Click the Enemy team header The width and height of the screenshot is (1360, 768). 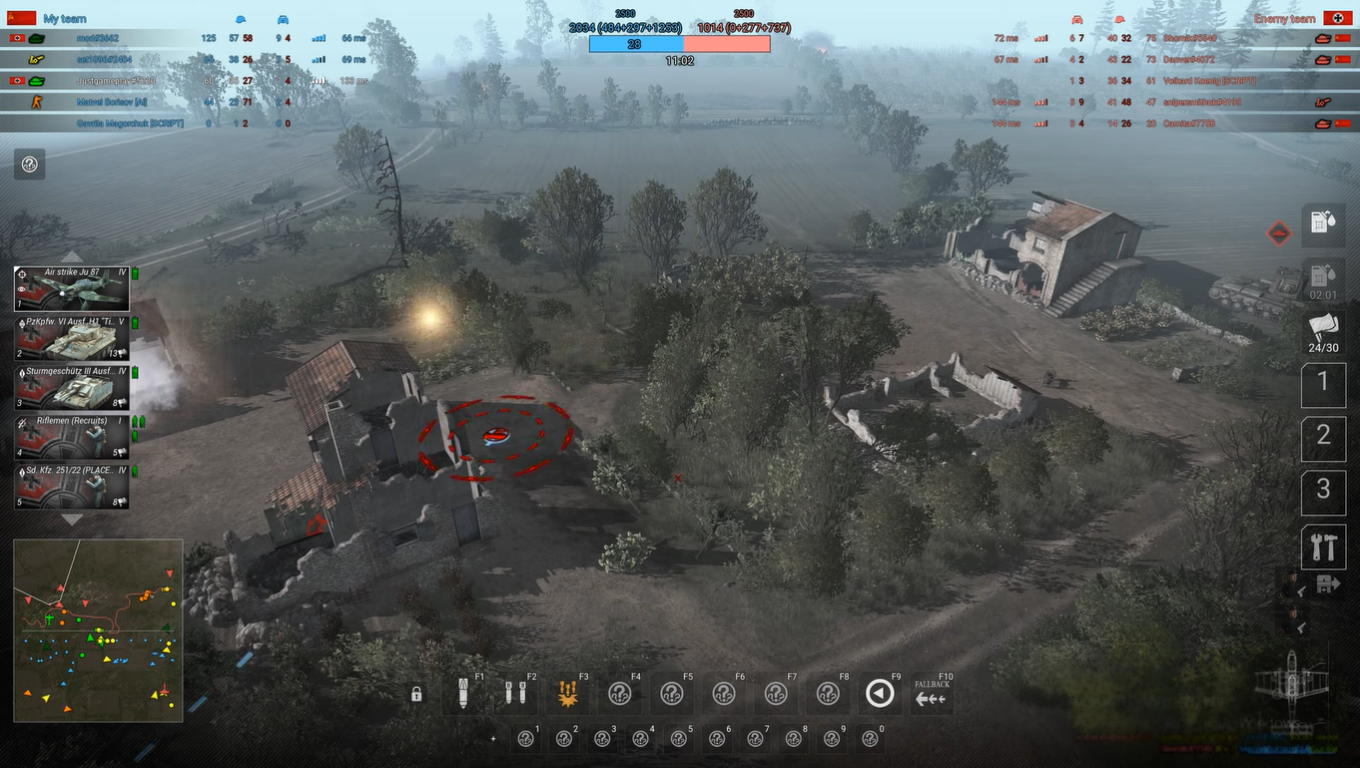pyautogui.click(x=1283, y=18)
